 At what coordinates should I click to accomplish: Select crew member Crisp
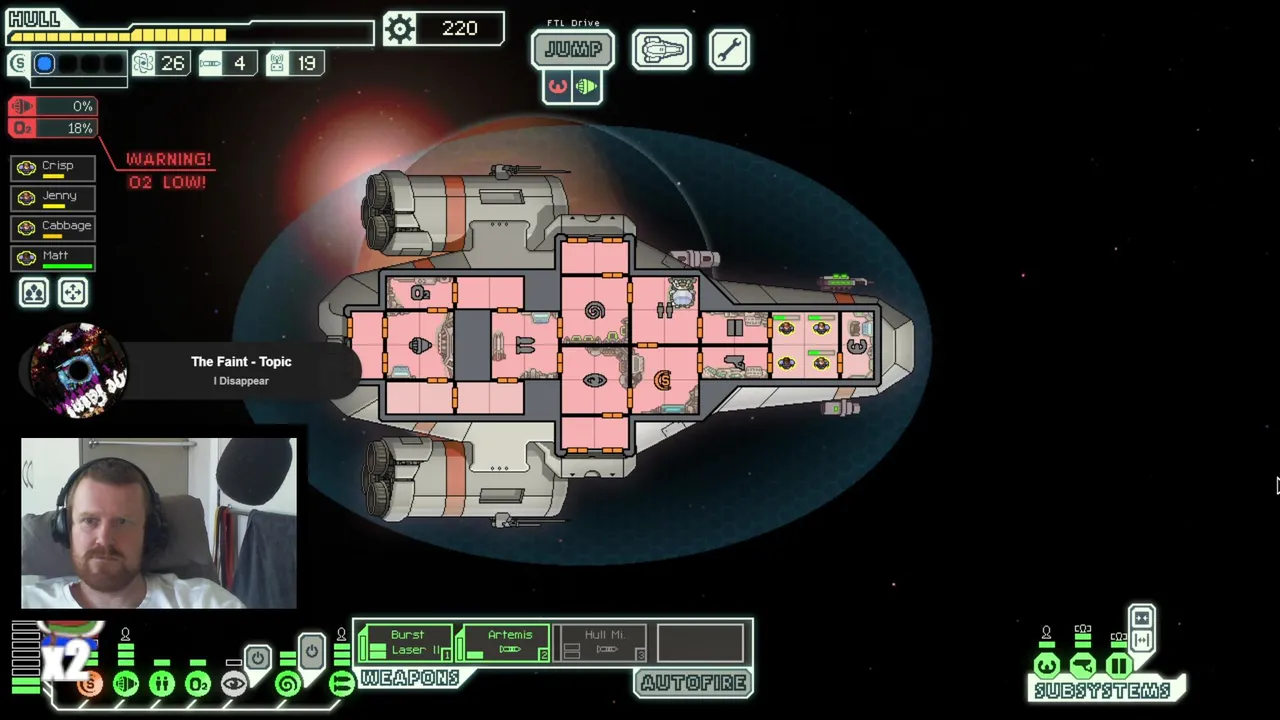54,167
